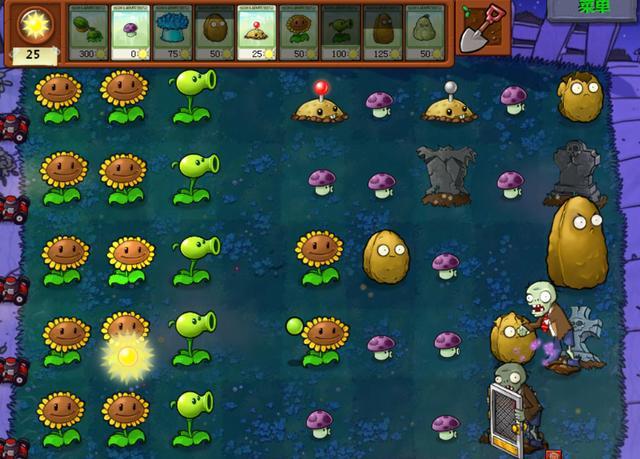Image resolution: width=640 pixels, height=459 pixels.
Task: Grab the shovel tool
Action: coord(481,29)
